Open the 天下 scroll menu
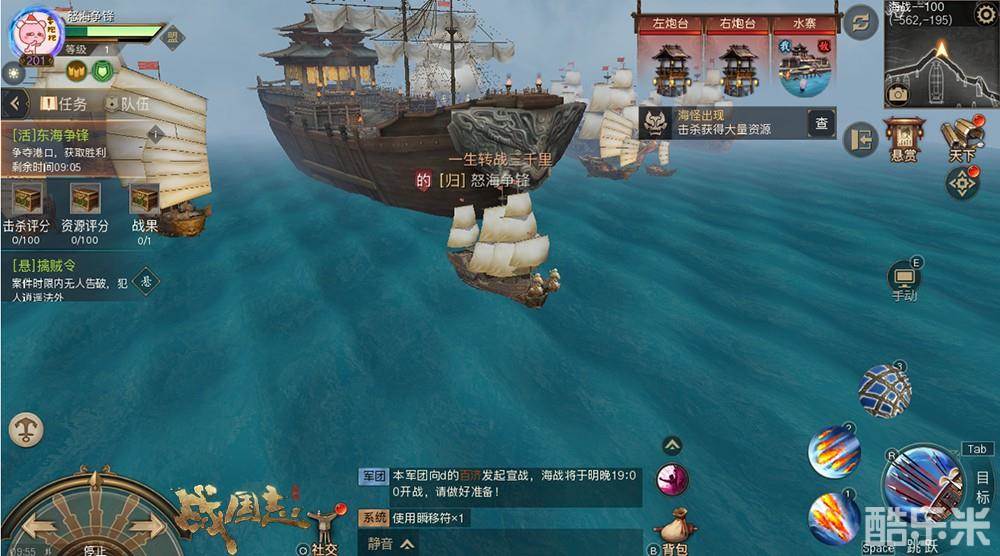 pyautogui.click(x=962, y=138)
